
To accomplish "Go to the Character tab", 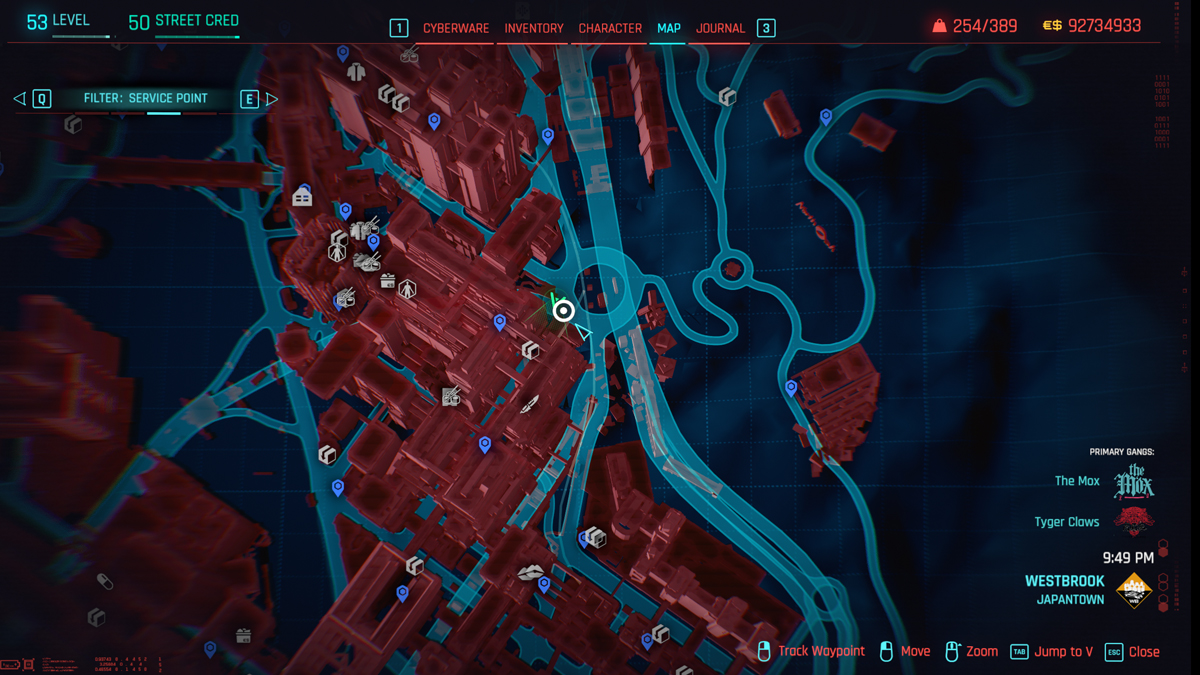I will (610, 28).
